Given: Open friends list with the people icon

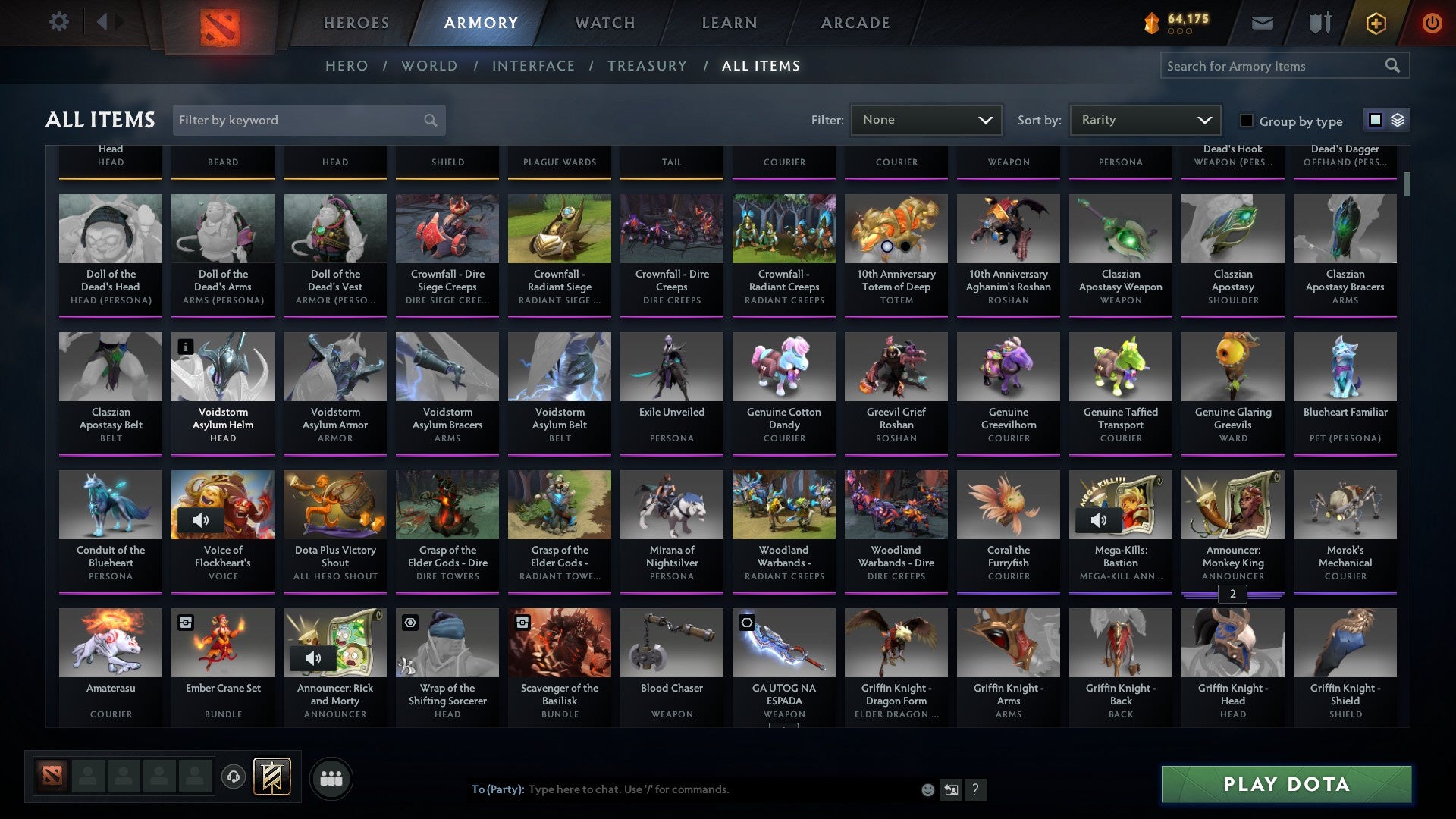Looking at the screenshot, I should tap(331, 777).
